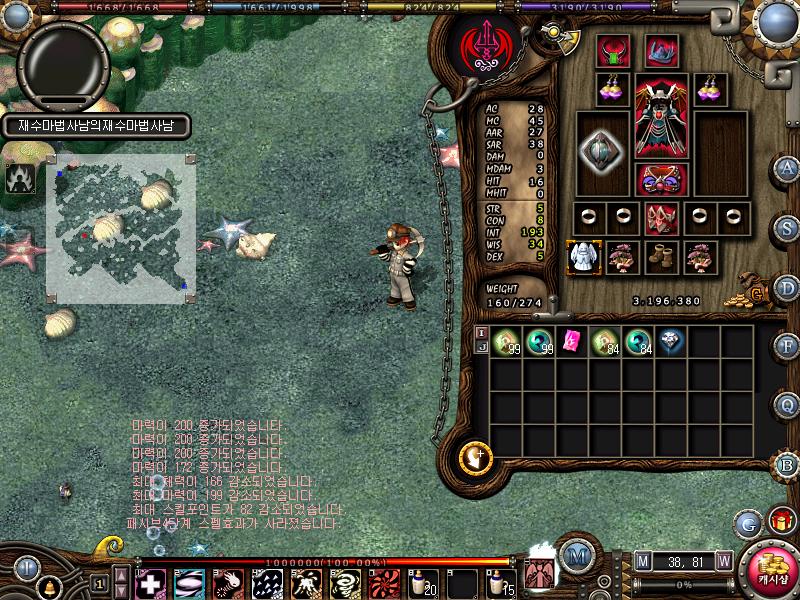Switch to the J inventory tab

(x=480, y=347)
